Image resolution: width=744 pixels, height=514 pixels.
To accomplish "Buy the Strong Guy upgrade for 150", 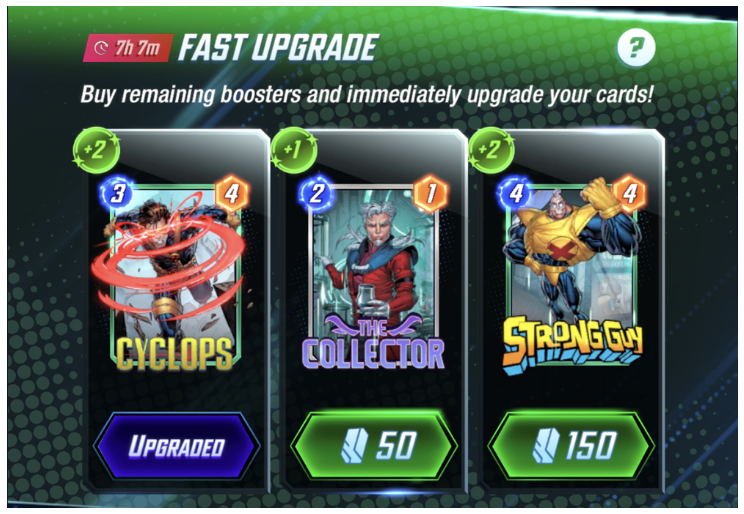I will [571, 446].
